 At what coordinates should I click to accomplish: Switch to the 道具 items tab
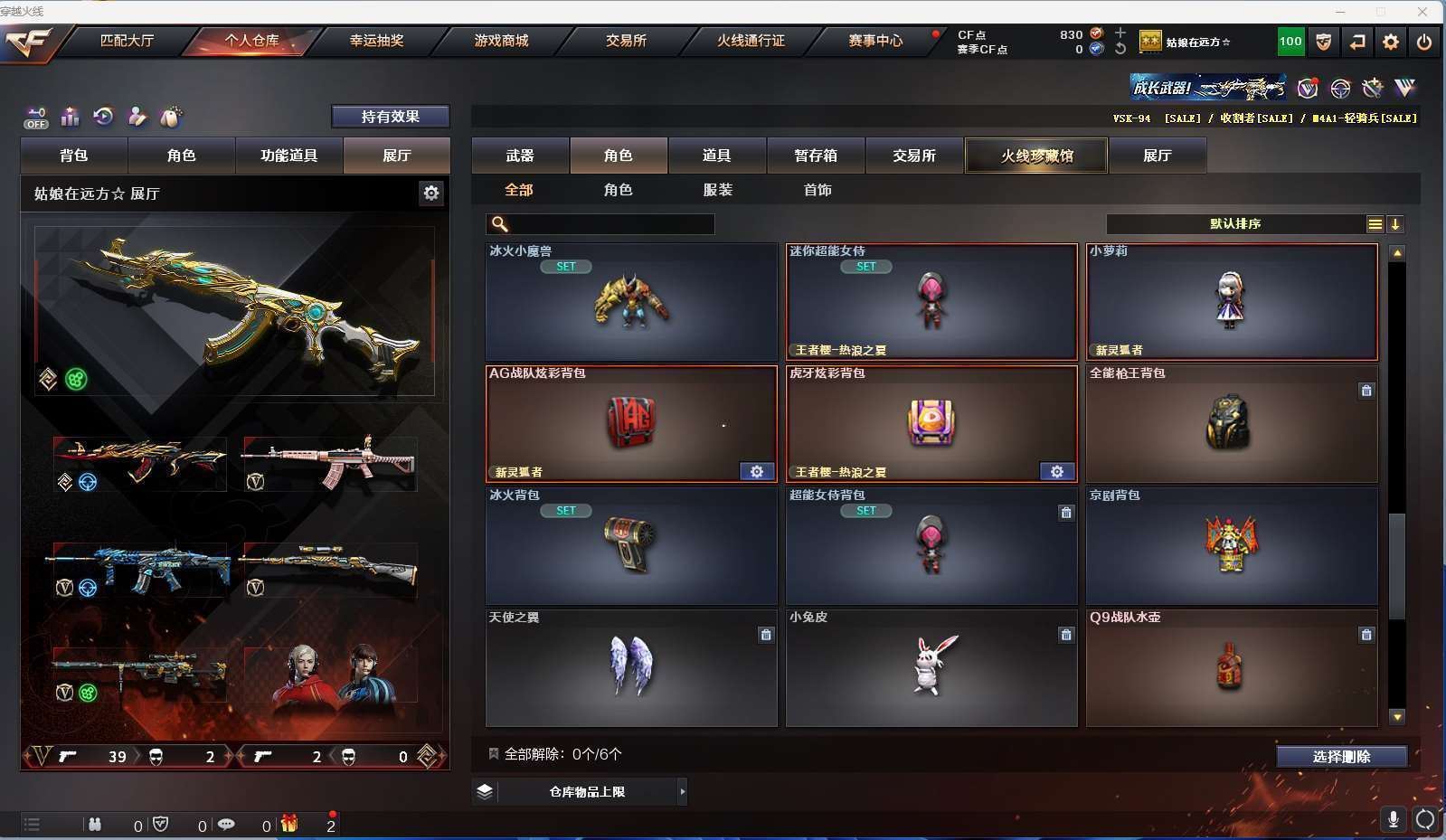pyautogui.click(x=717, y=156)
